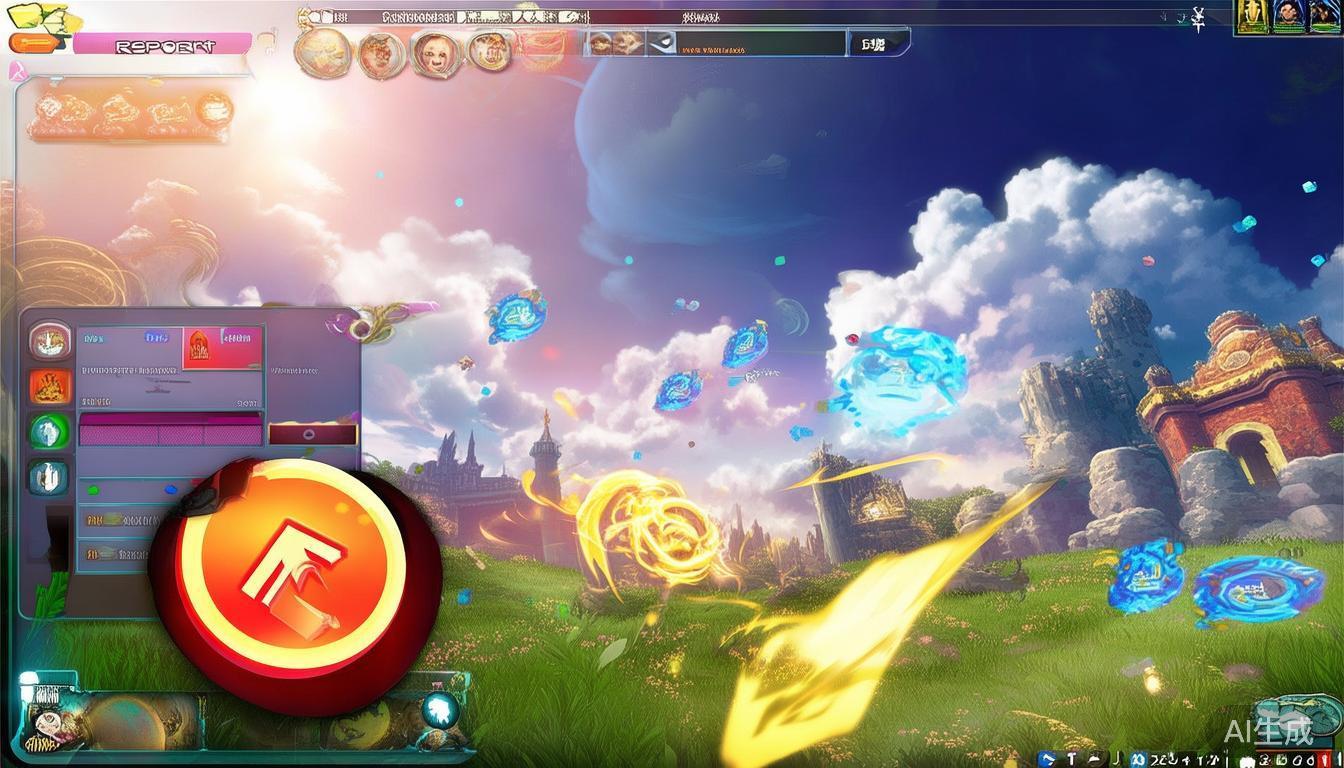Image resolution: width=1344 pixels, height=768 pixels.
Task: Select the topmost round icon in side panel
Action: tap(49, 340)
